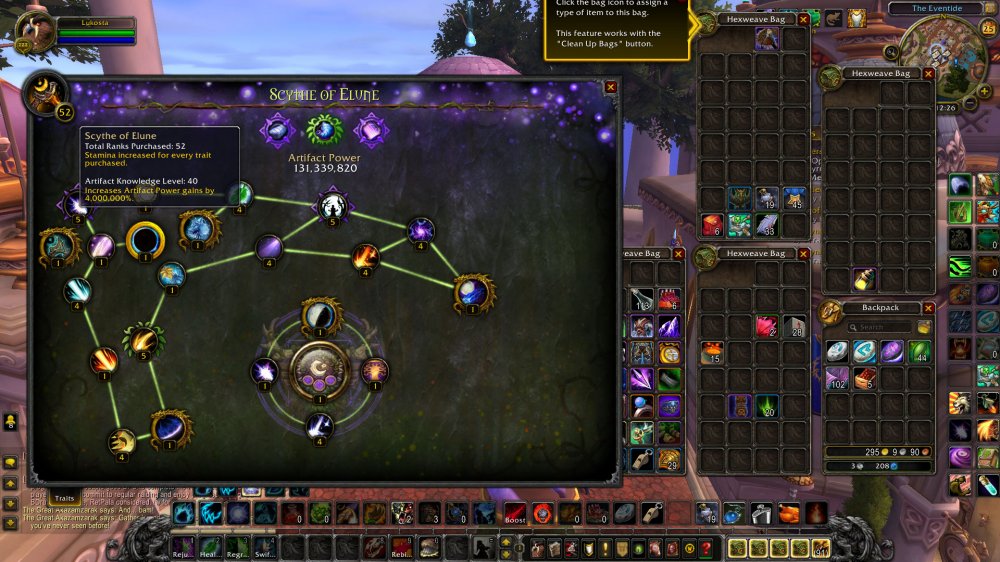Click the red gem stack of 6
Screen dimensions: 1000x562
713,225
